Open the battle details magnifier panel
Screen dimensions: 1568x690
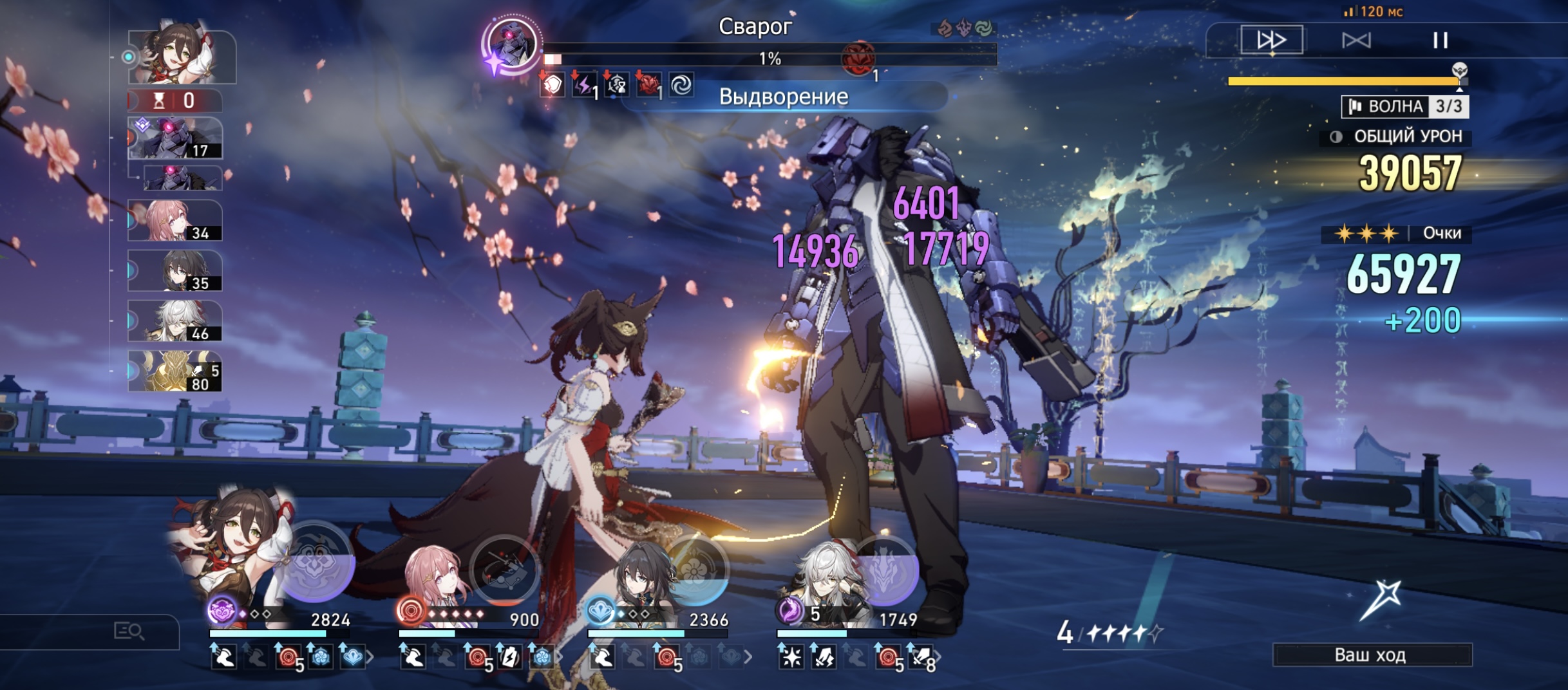tap(129, 631)
